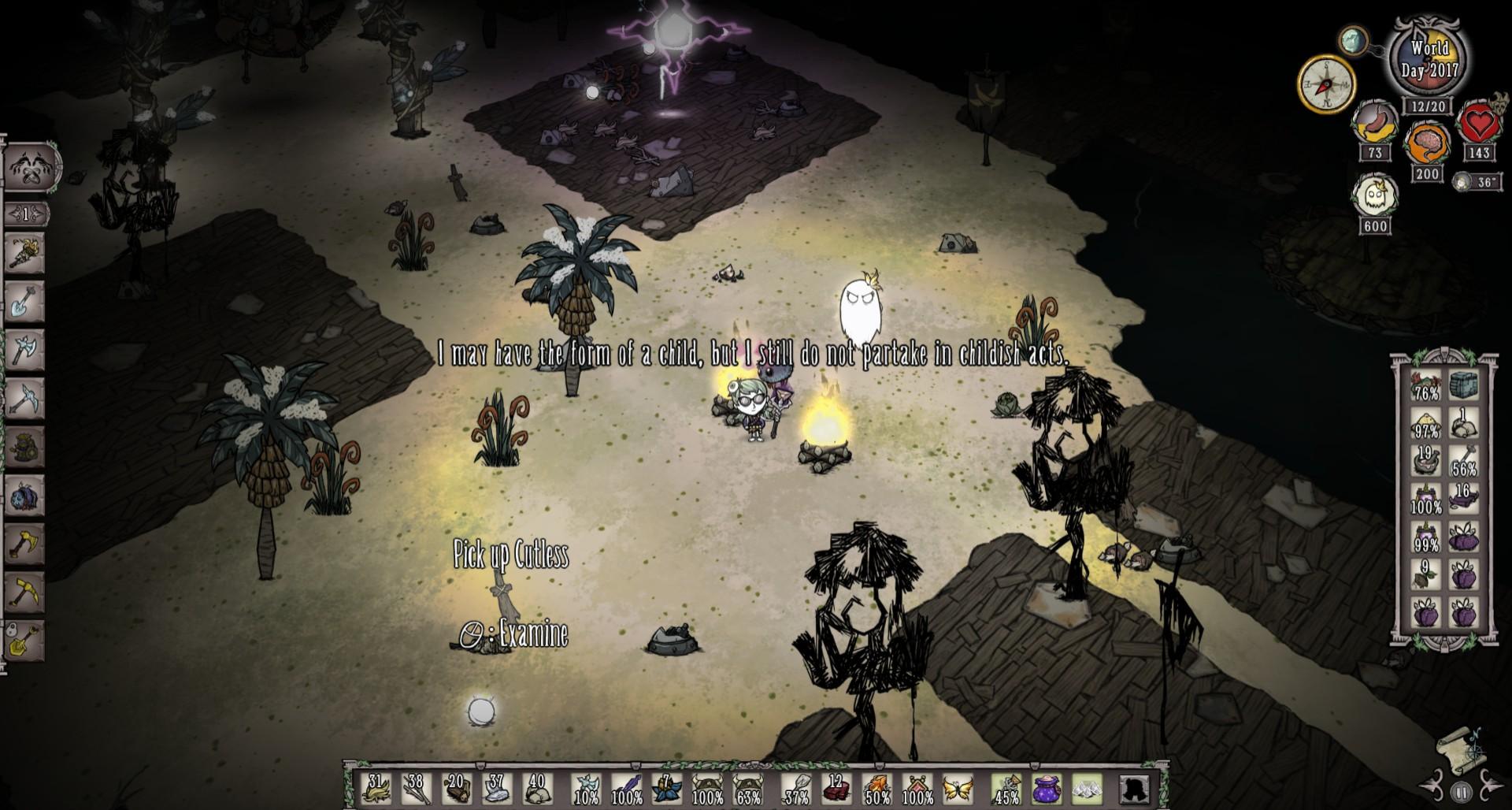Click the crafting menu emblem button

[x=31, y=168]
